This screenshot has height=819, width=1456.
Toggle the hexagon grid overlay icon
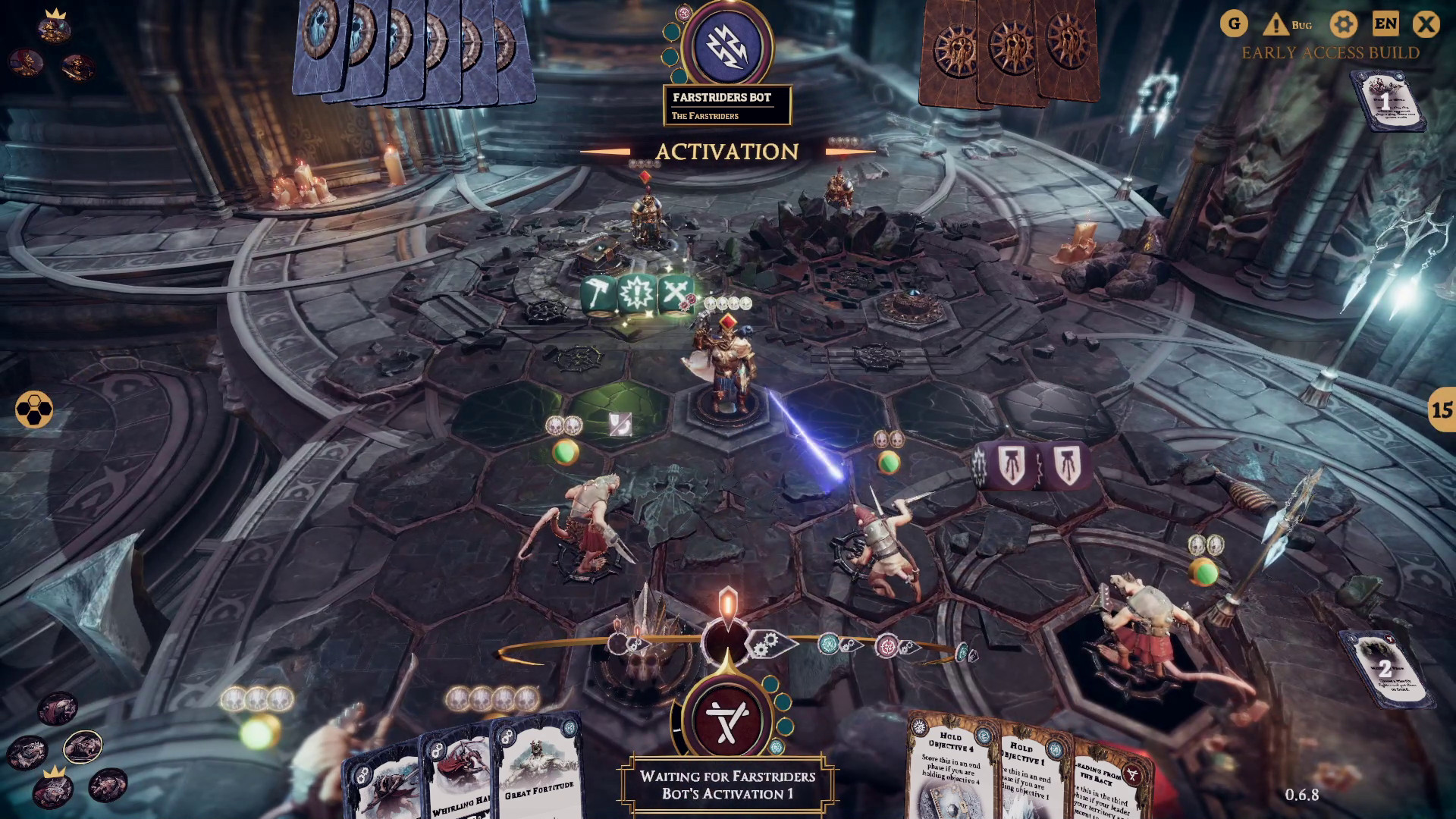pos(34,409)
